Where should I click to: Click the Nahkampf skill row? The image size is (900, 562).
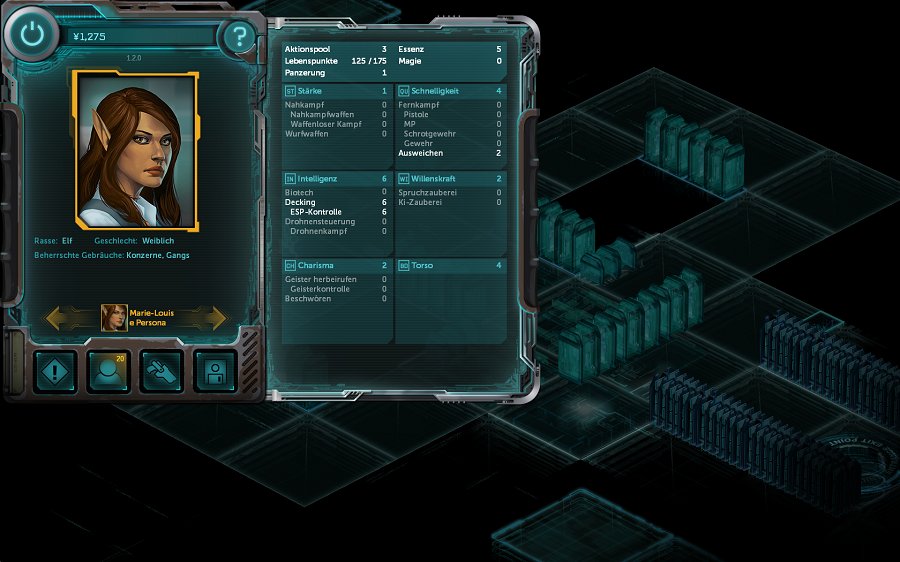pyautogui.click(x=336, y=104)
